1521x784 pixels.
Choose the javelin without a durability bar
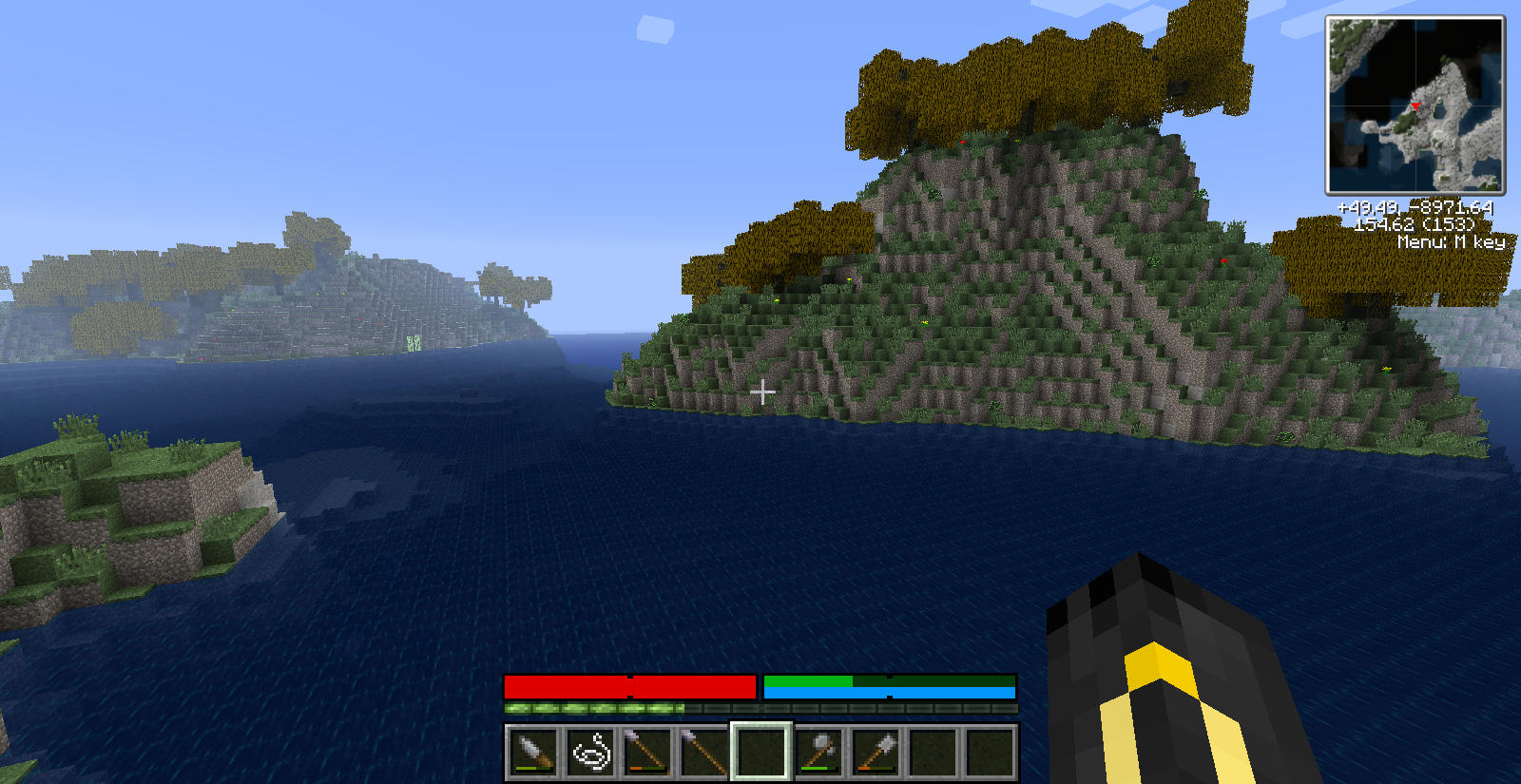[x=704, y=753]
